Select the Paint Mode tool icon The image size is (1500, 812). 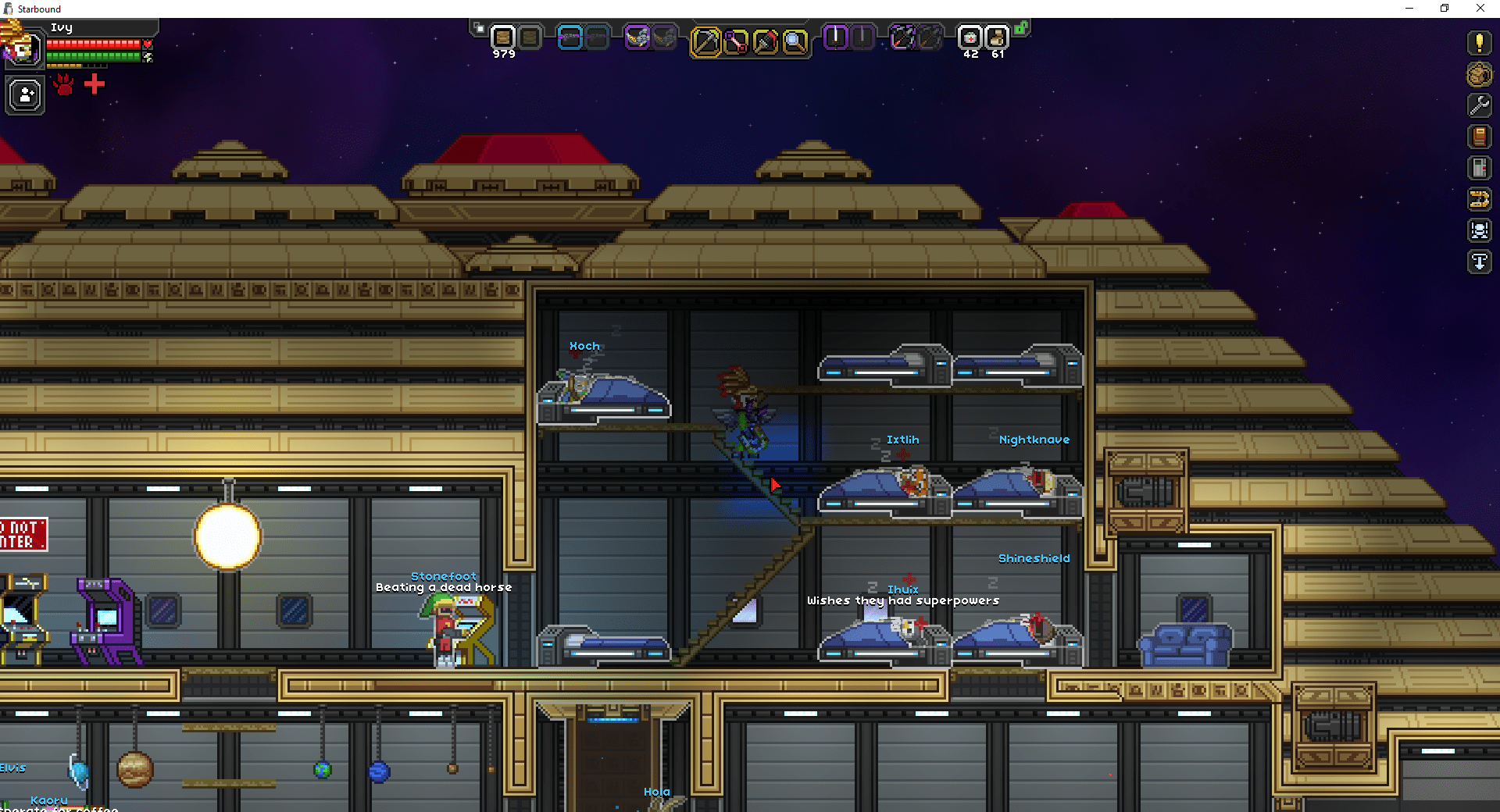pos(767,41)
